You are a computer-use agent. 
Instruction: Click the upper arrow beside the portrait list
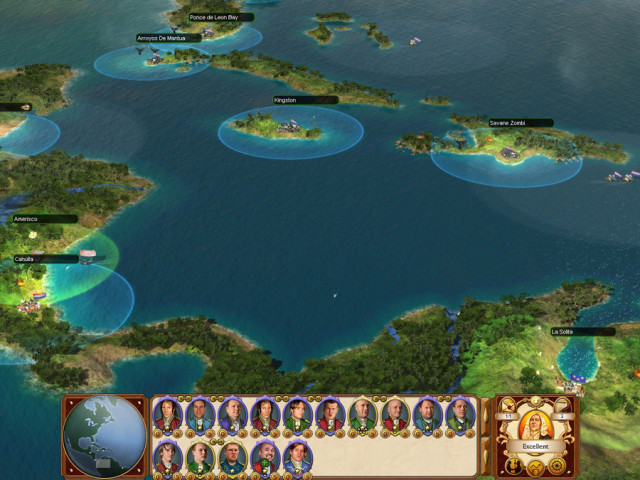pyautogui.click(x=485, y=413)
